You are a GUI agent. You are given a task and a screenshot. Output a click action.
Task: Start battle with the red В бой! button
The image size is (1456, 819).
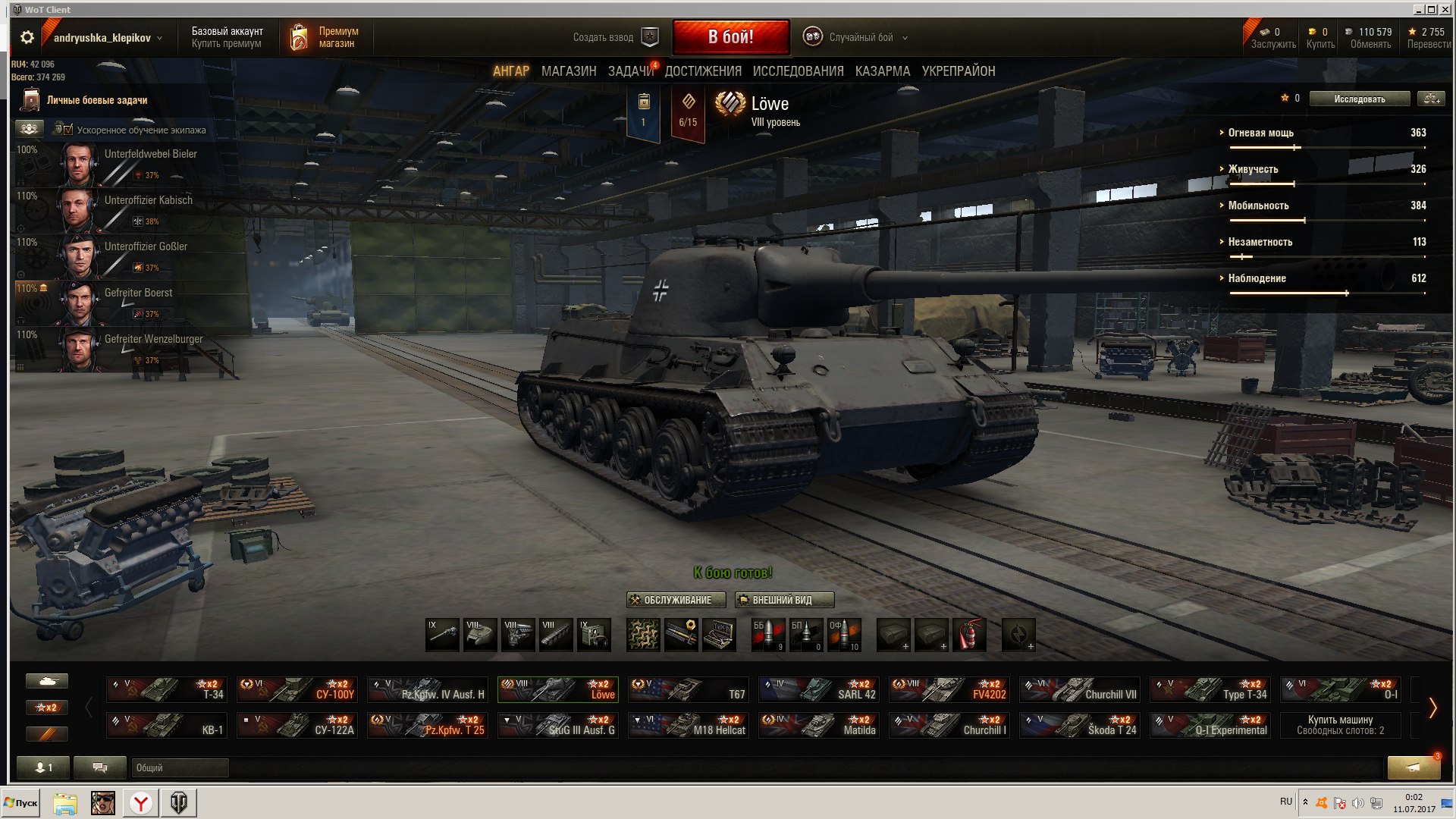[730, 37]
